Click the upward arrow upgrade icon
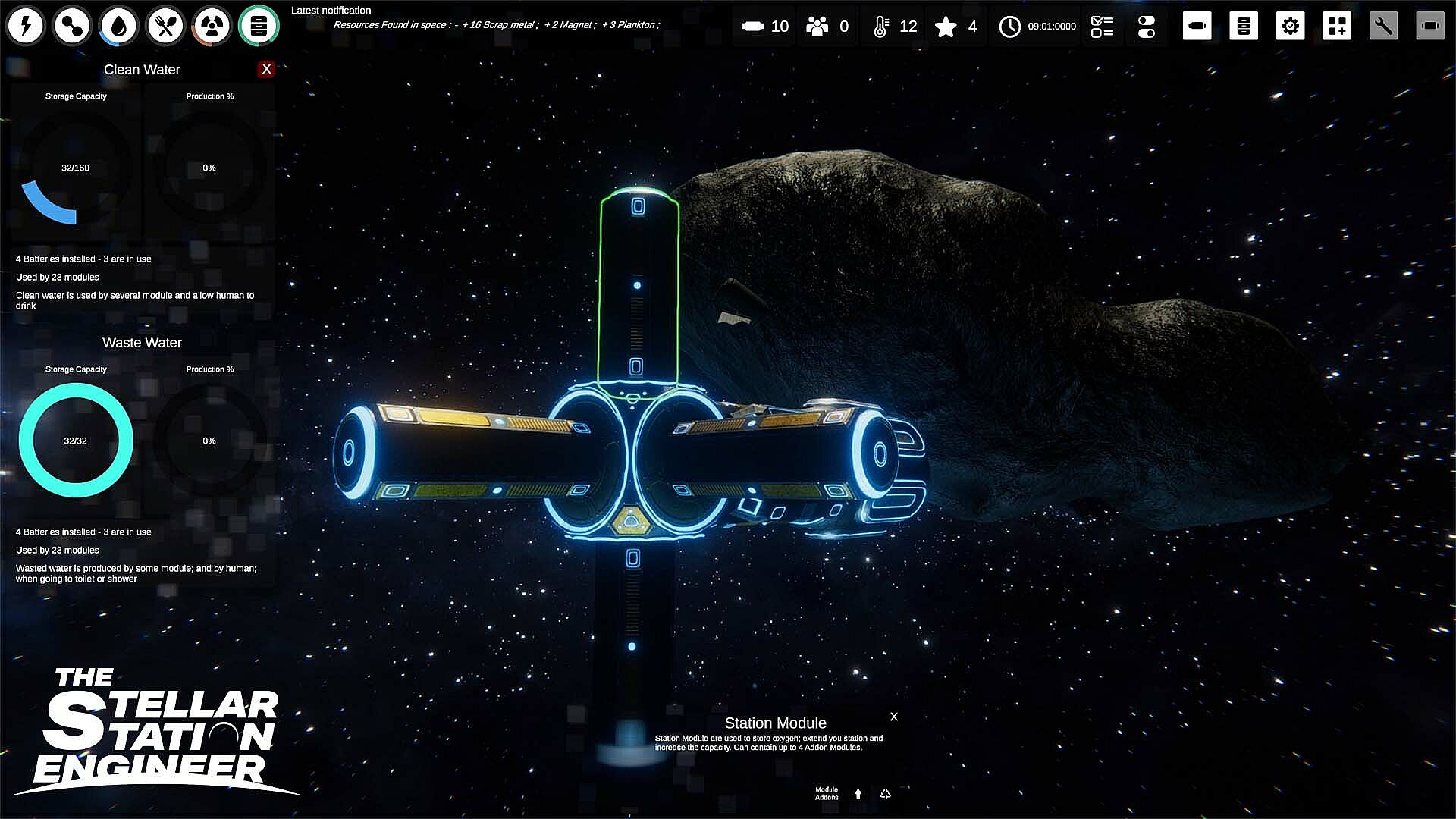The width and height of the screenshot is (1456, 819). (858, 794)
